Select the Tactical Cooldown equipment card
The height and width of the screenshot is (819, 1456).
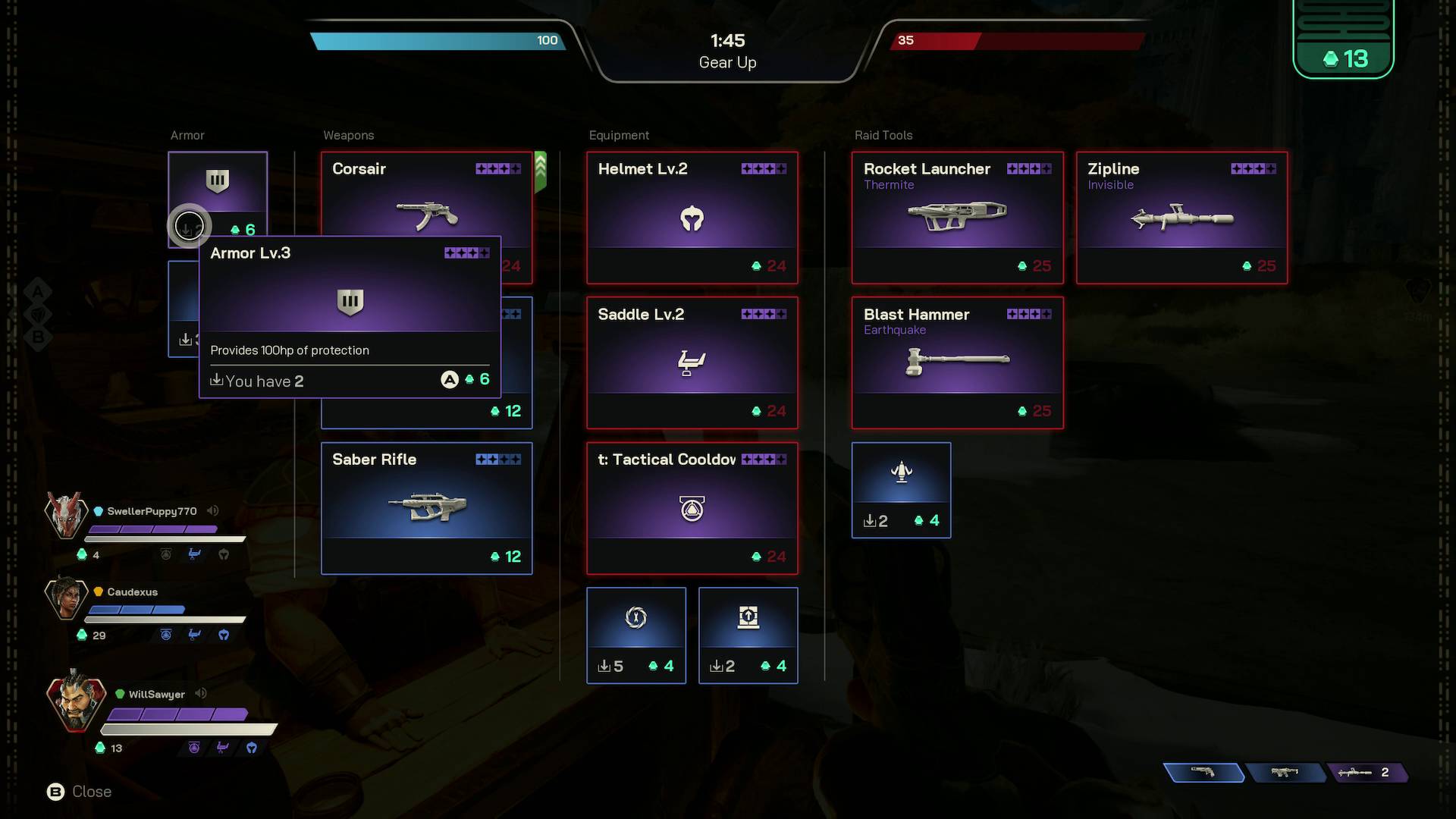click(x=692, y=508)
